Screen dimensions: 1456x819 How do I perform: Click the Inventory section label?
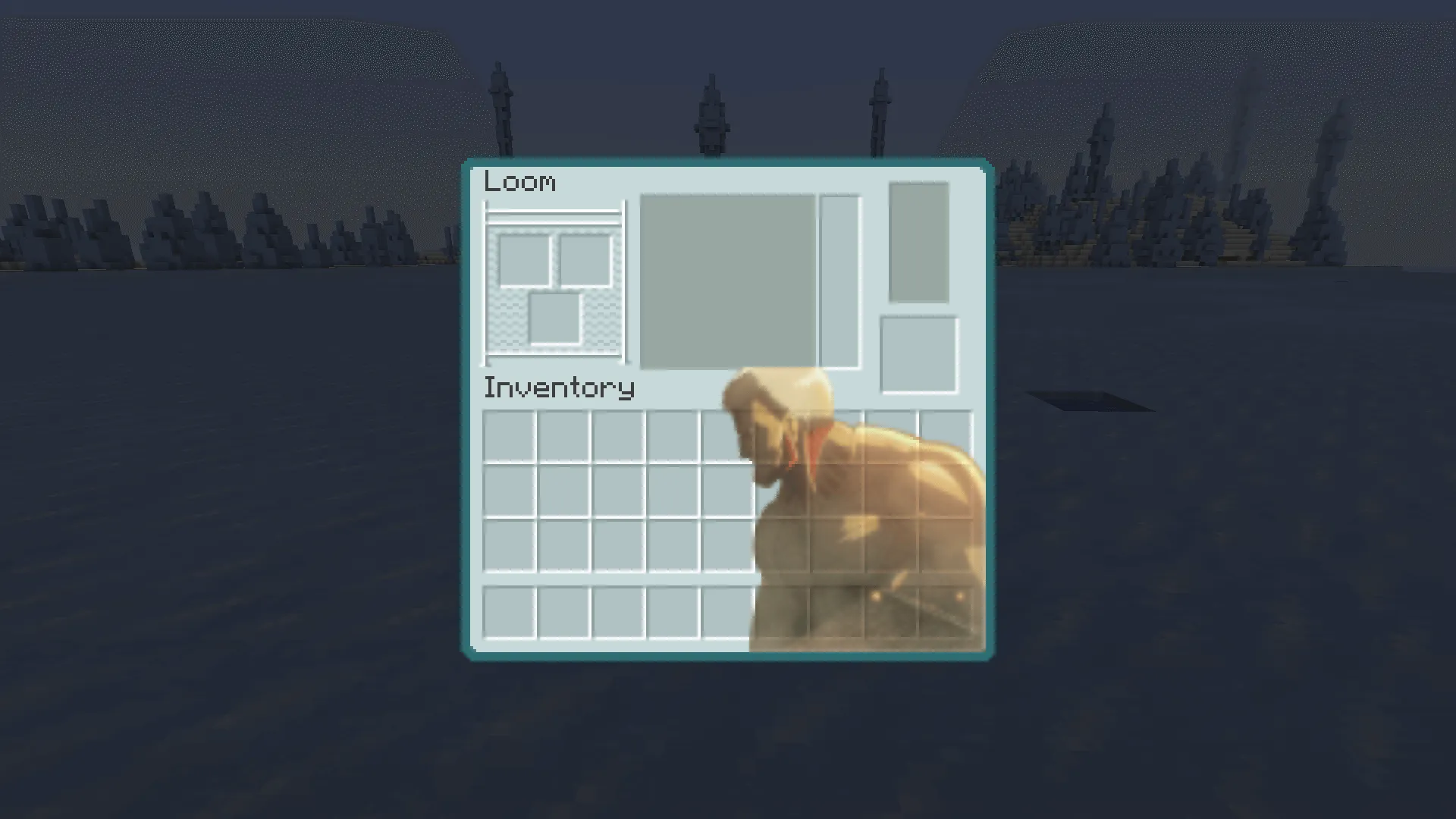click(559, 387)
